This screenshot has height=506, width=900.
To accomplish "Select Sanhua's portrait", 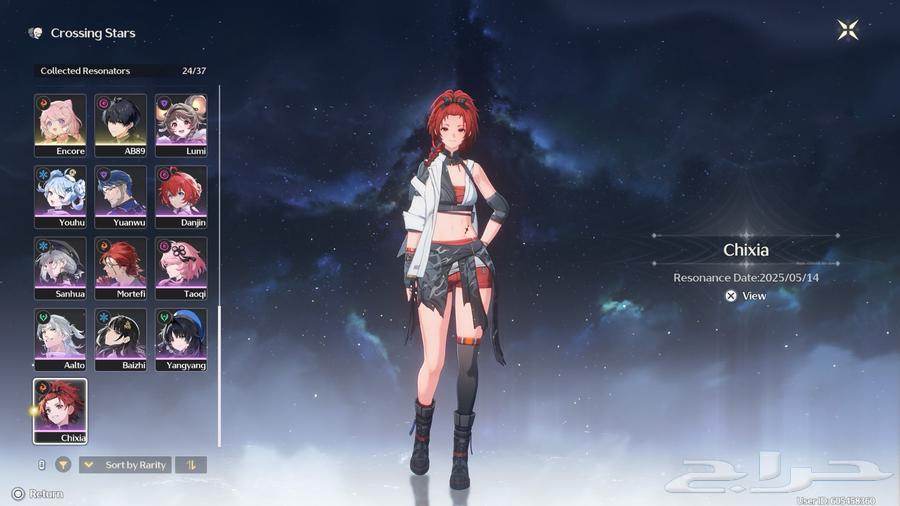I will click(x=60, y=268).
